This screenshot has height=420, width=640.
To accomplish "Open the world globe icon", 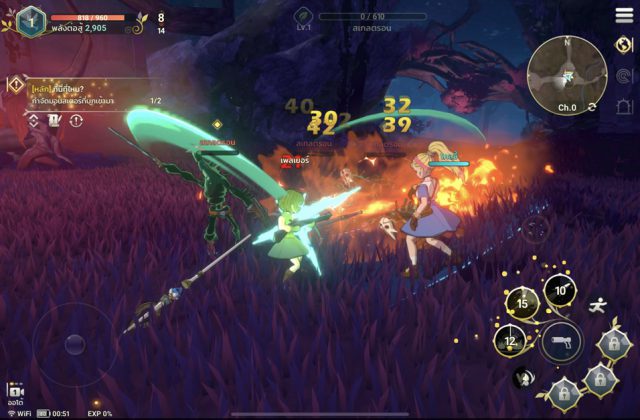I will [x=624, y=45].
